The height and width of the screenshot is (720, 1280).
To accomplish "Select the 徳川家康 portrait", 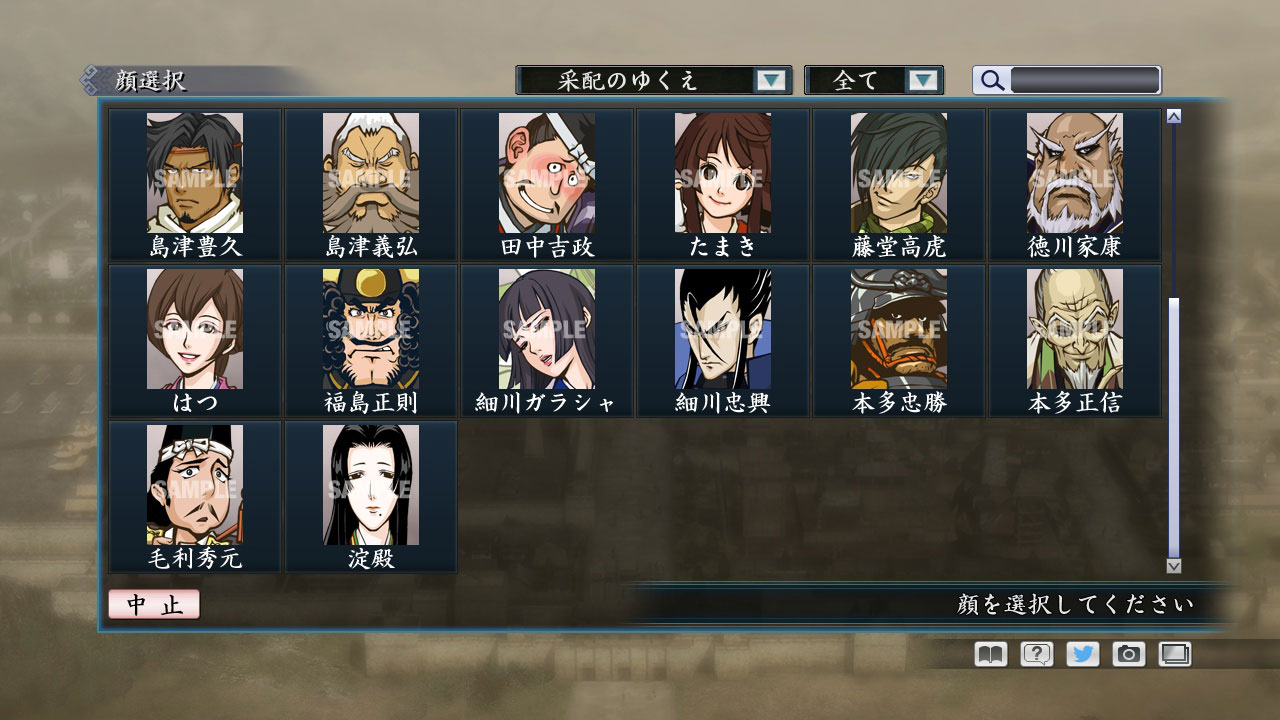I will tap(1074, 175).
